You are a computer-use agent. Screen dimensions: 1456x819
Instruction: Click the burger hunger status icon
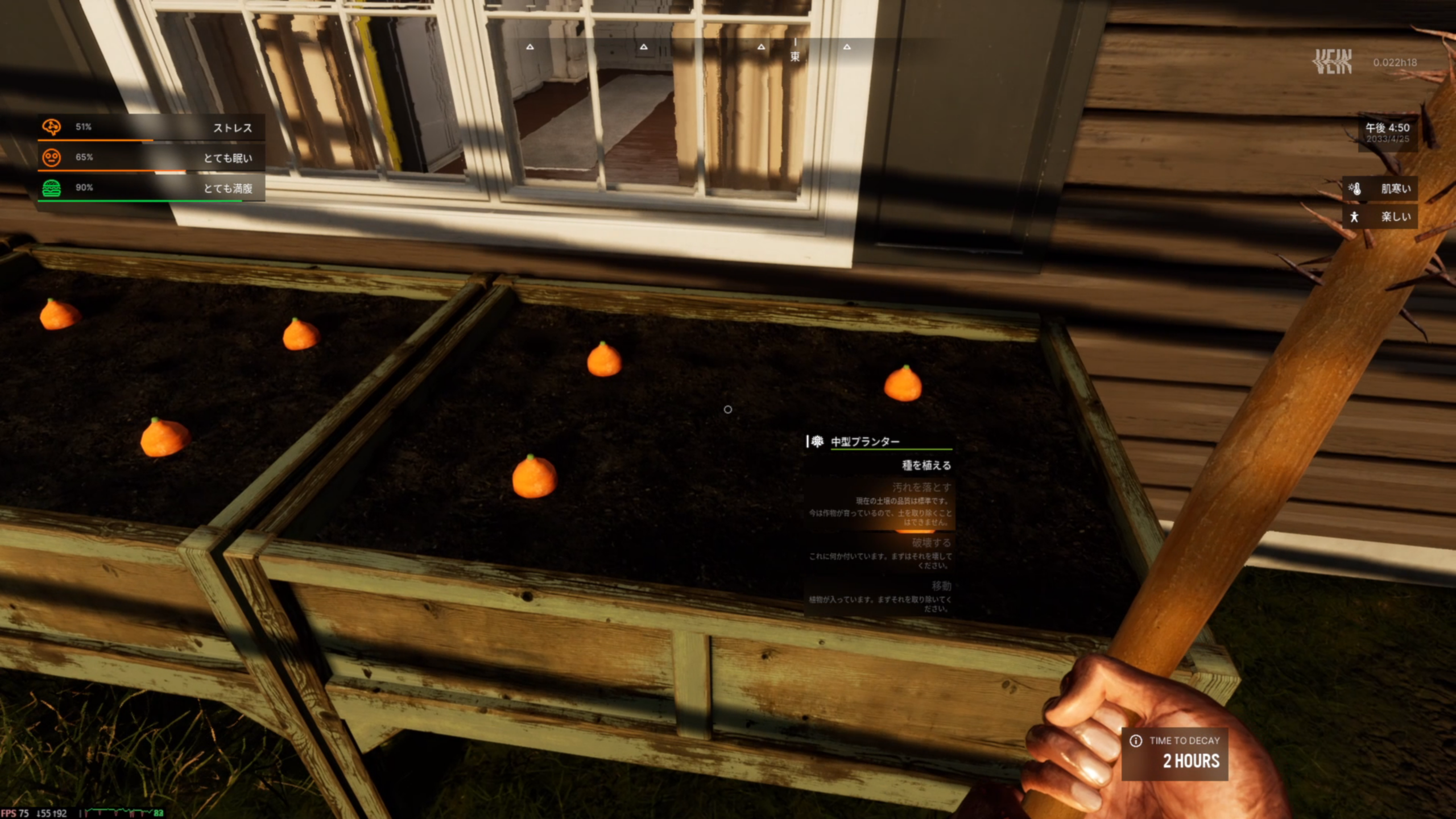pyautogui.click(x=51, y=188)
